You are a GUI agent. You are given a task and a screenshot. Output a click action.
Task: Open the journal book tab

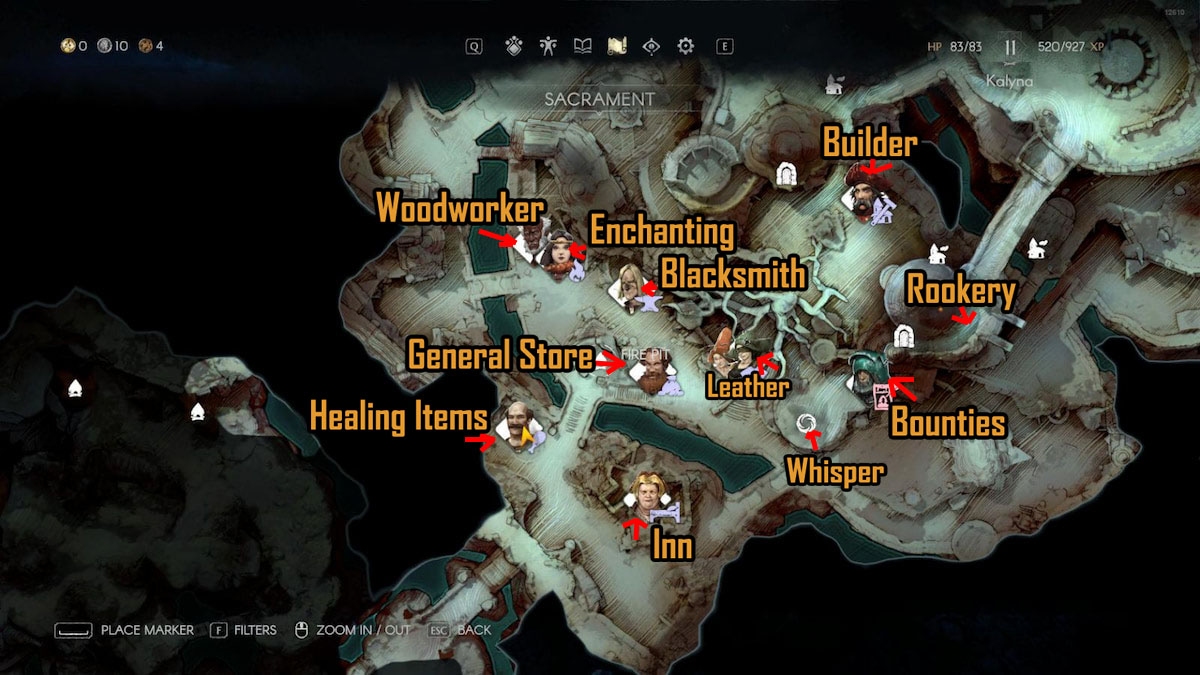tap(582, 46)
